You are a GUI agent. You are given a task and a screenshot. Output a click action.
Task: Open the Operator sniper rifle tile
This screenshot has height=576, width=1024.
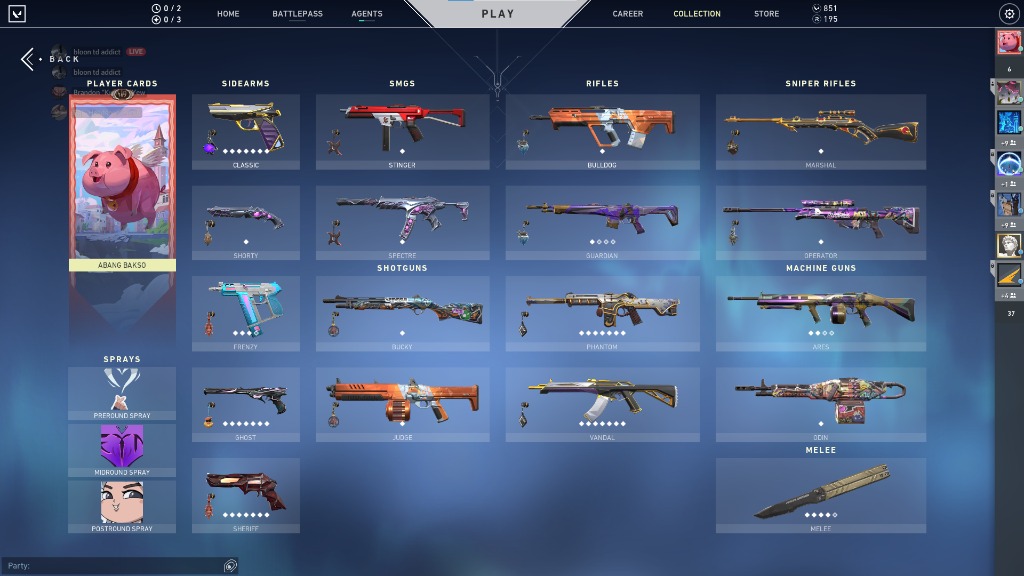(x=821, y=222)
